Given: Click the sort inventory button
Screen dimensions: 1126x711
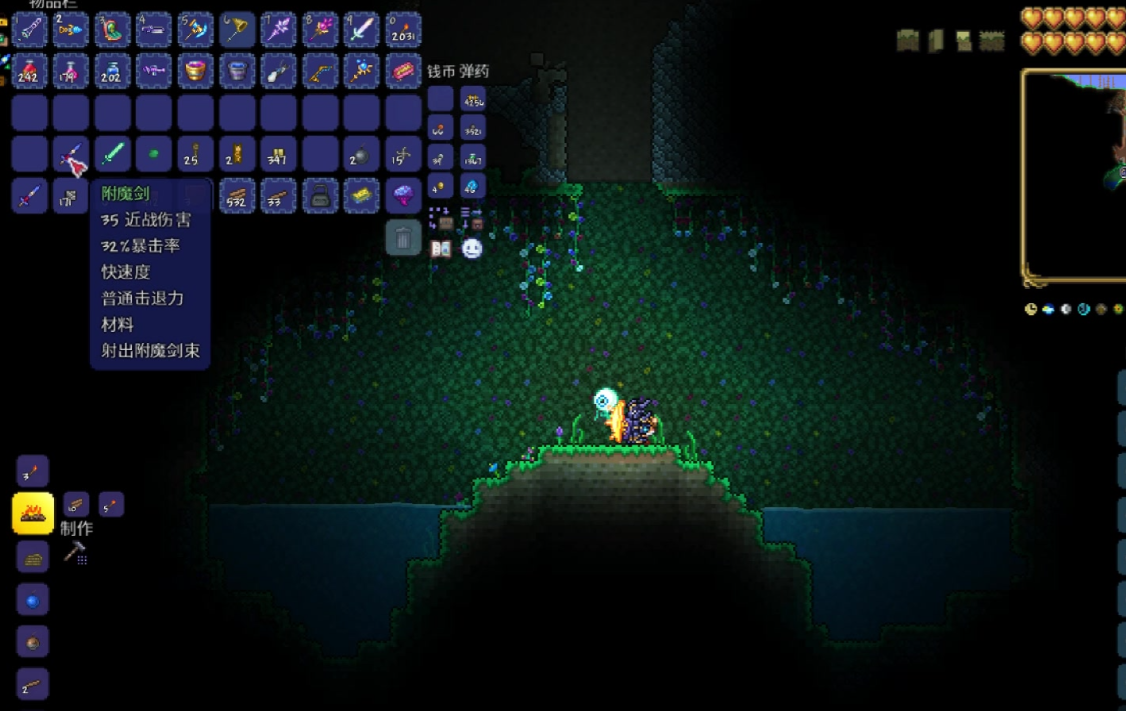Looking at the screenshot, I should point(472,217).
